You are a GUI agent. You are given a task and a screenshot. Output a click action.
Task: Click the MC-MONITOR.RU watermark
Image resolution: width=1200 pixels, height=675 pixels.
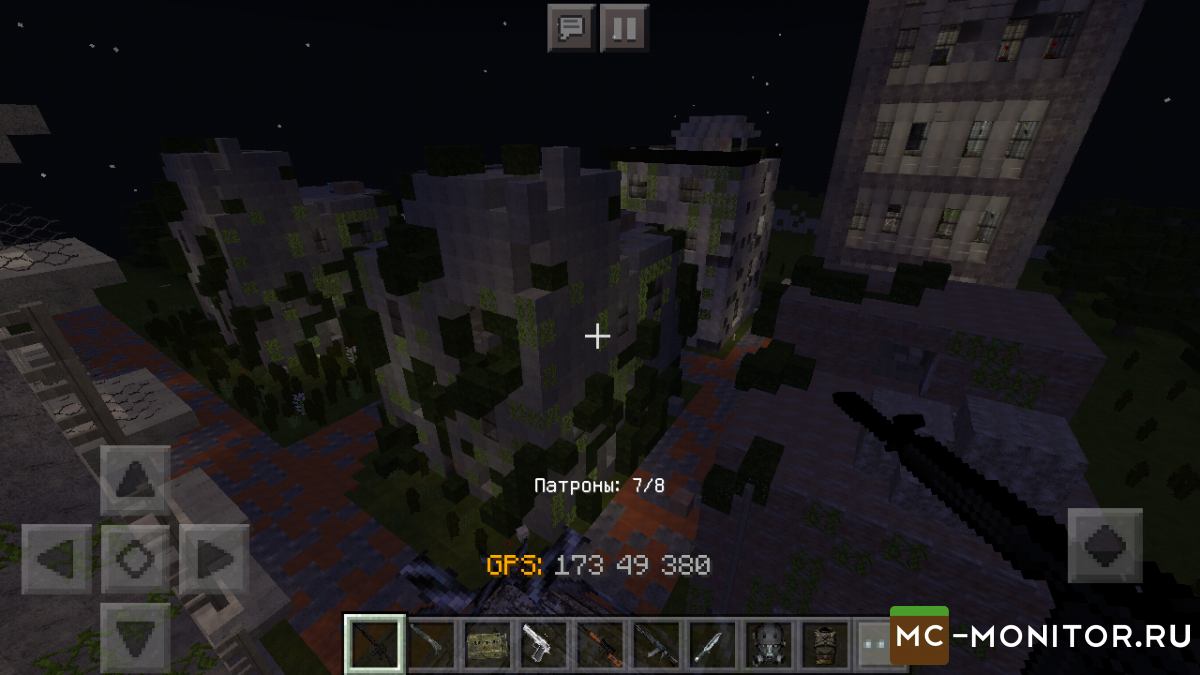tap(1043, 635)
